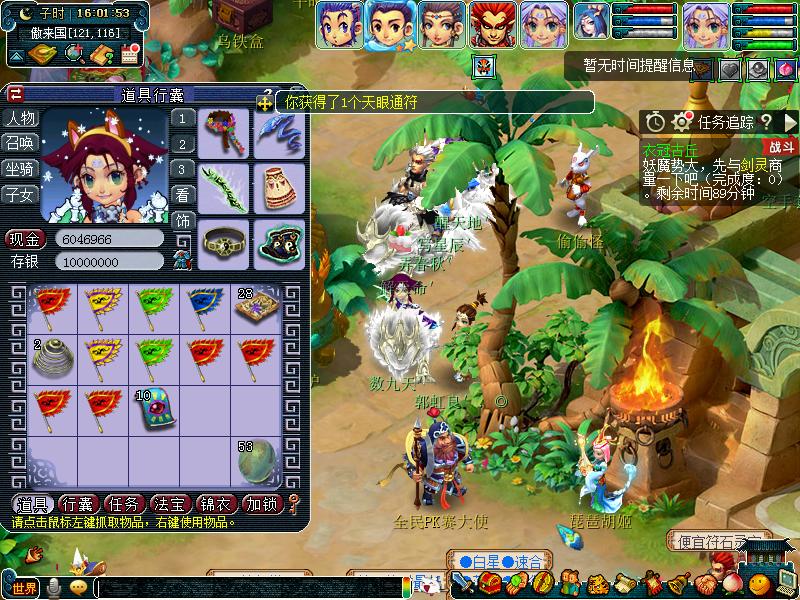Open the 任务追踪 quest tracker settings gear
The width and height of the screenshot is (800, 600).
click(682, 122)
